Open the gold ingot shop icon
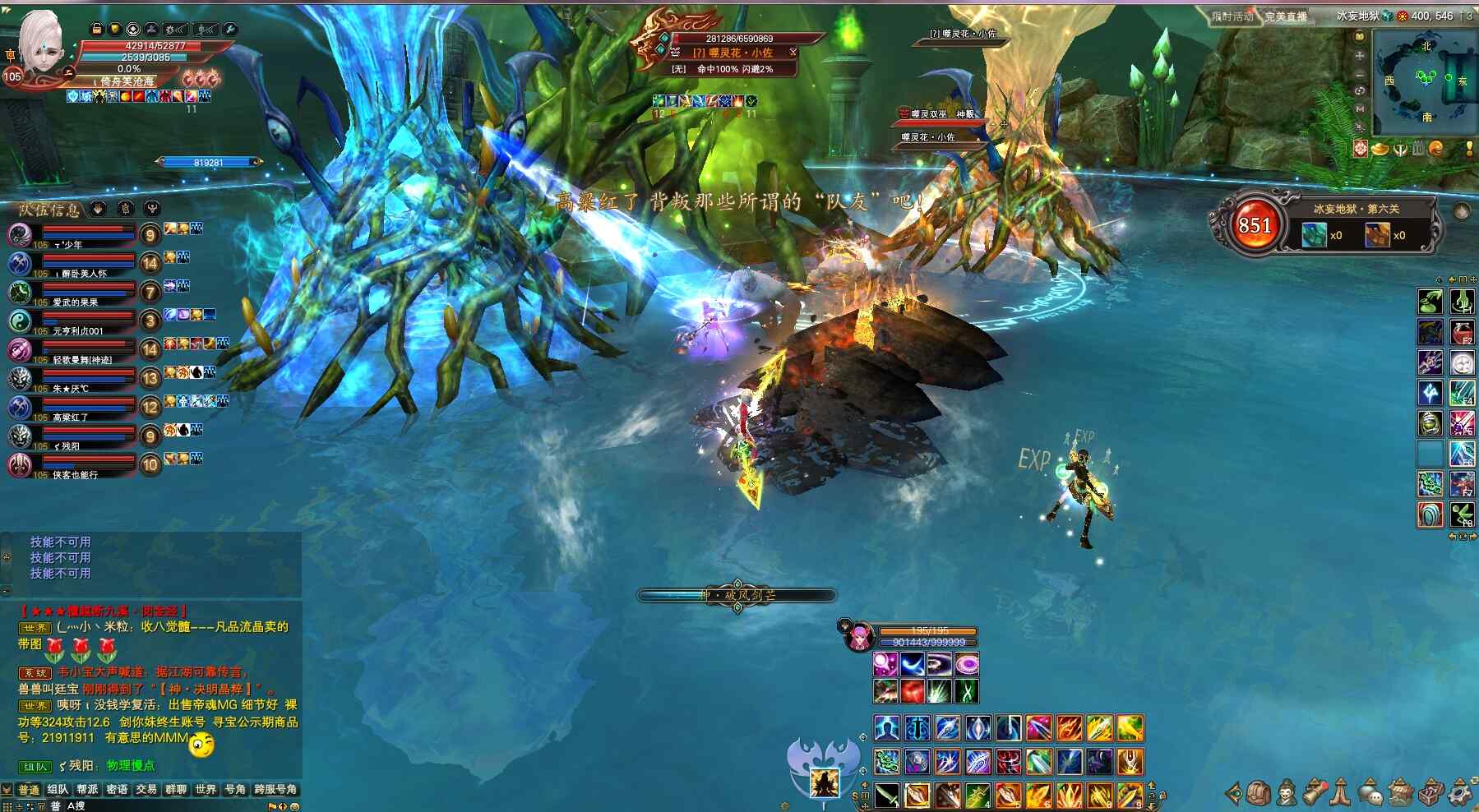Screen dimensions: 1479x812 click(1381, 149)
